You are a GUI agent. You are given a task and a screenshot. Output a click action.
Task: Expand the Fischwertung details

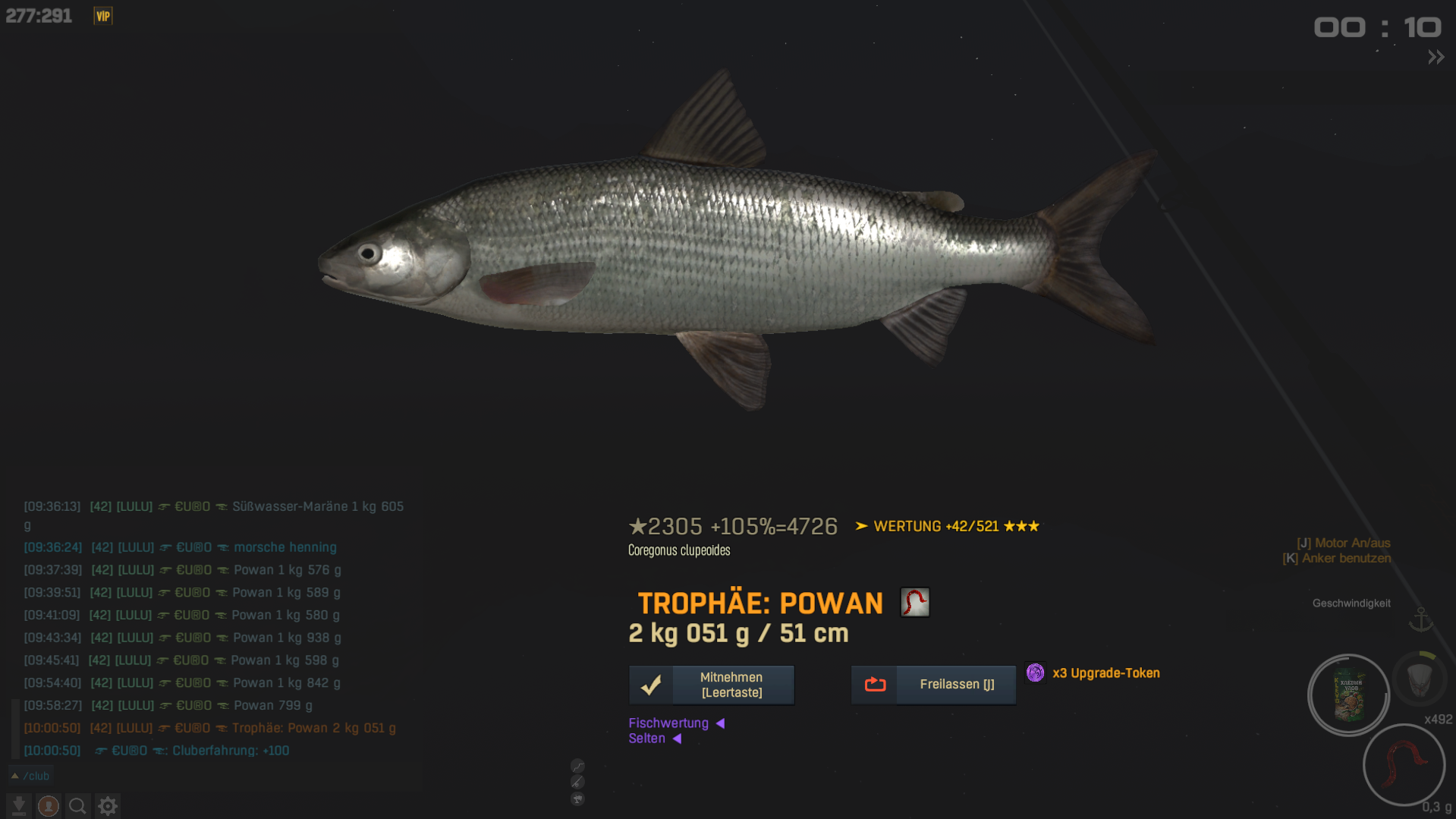pos(676,723)
